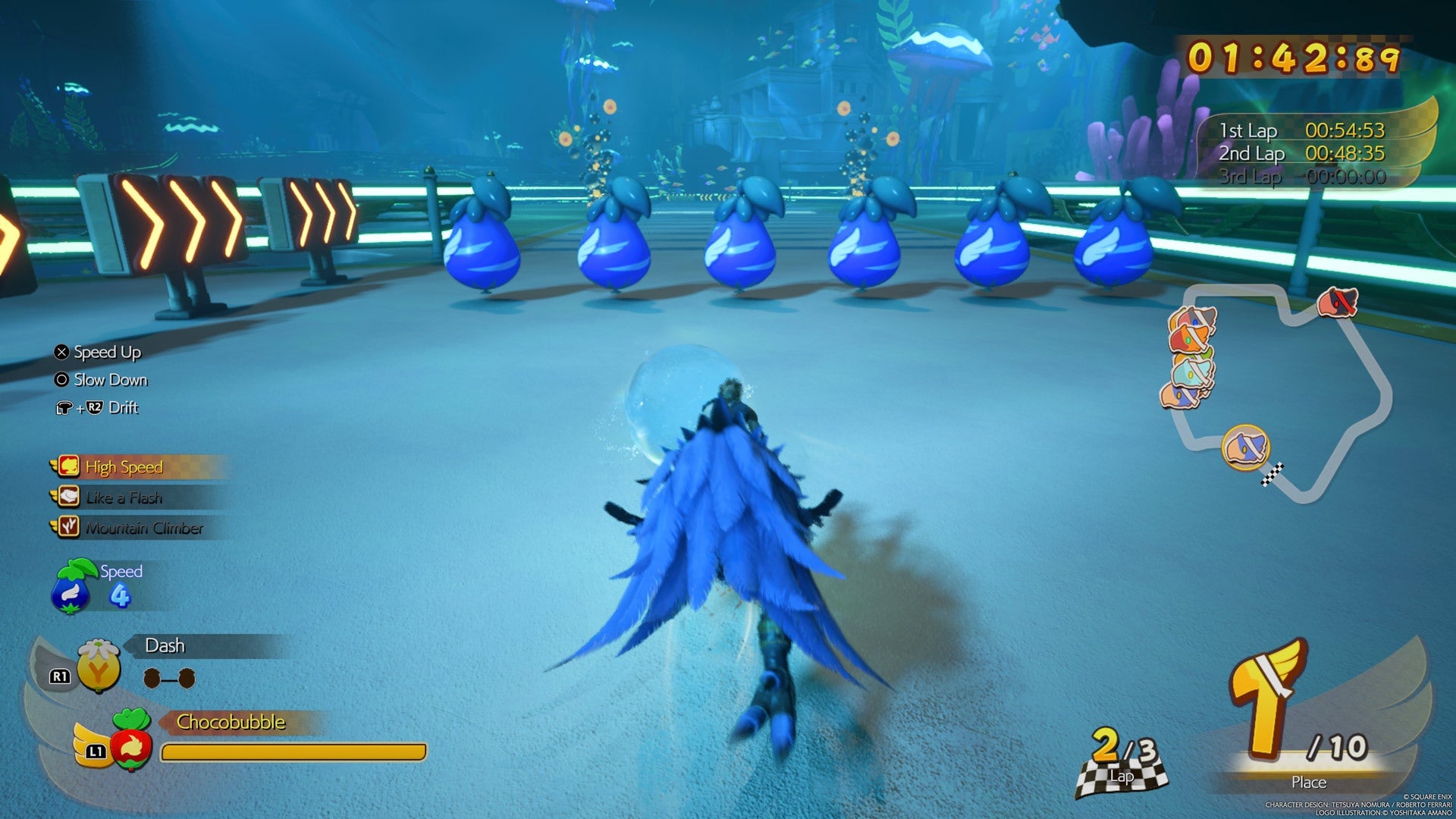Toggle the Speed Up control with the X button
1456x819 pixels.
click(105, 352)
